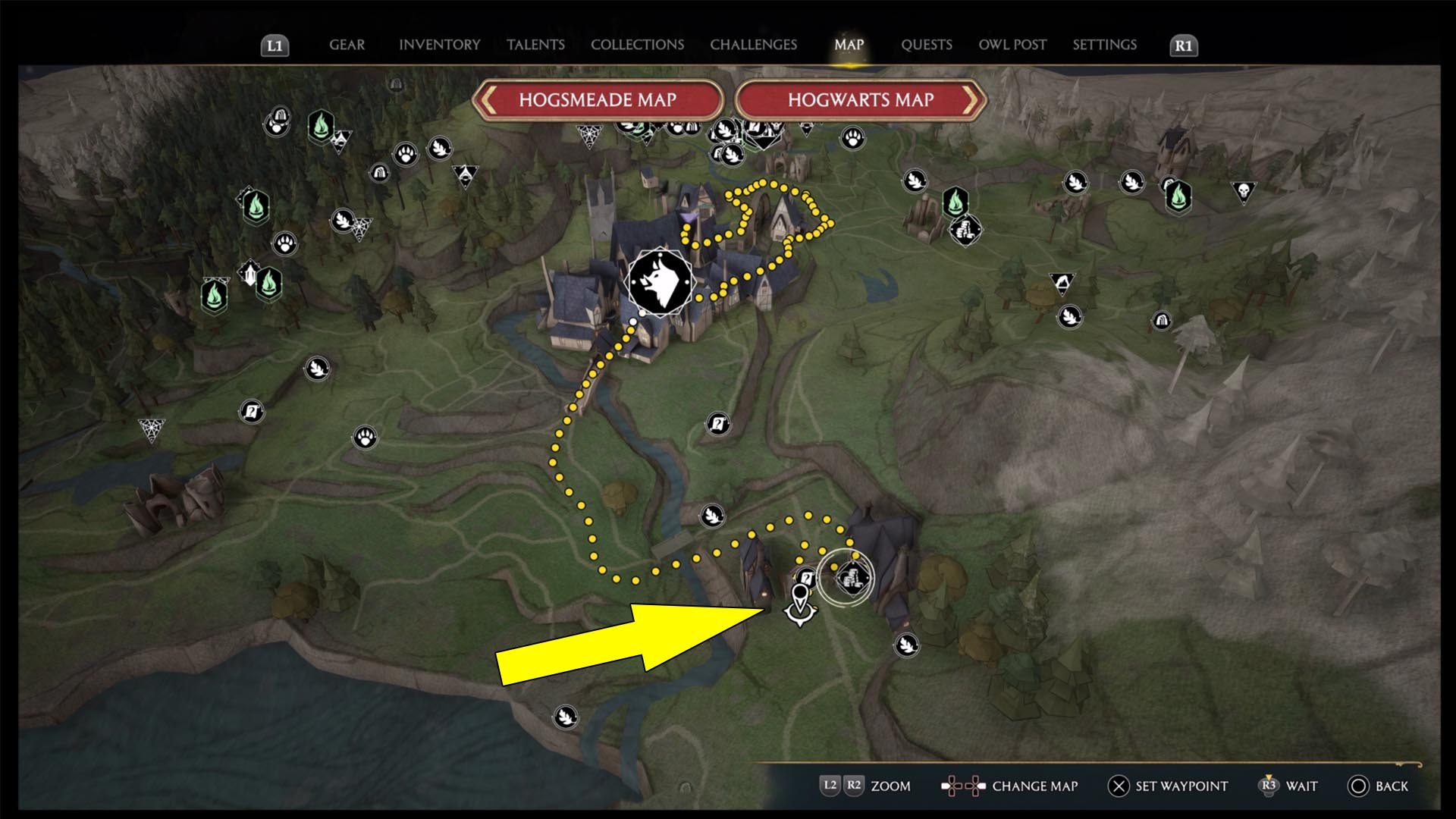Select the Map tab

pyautogui.click(x=849, y=45)
